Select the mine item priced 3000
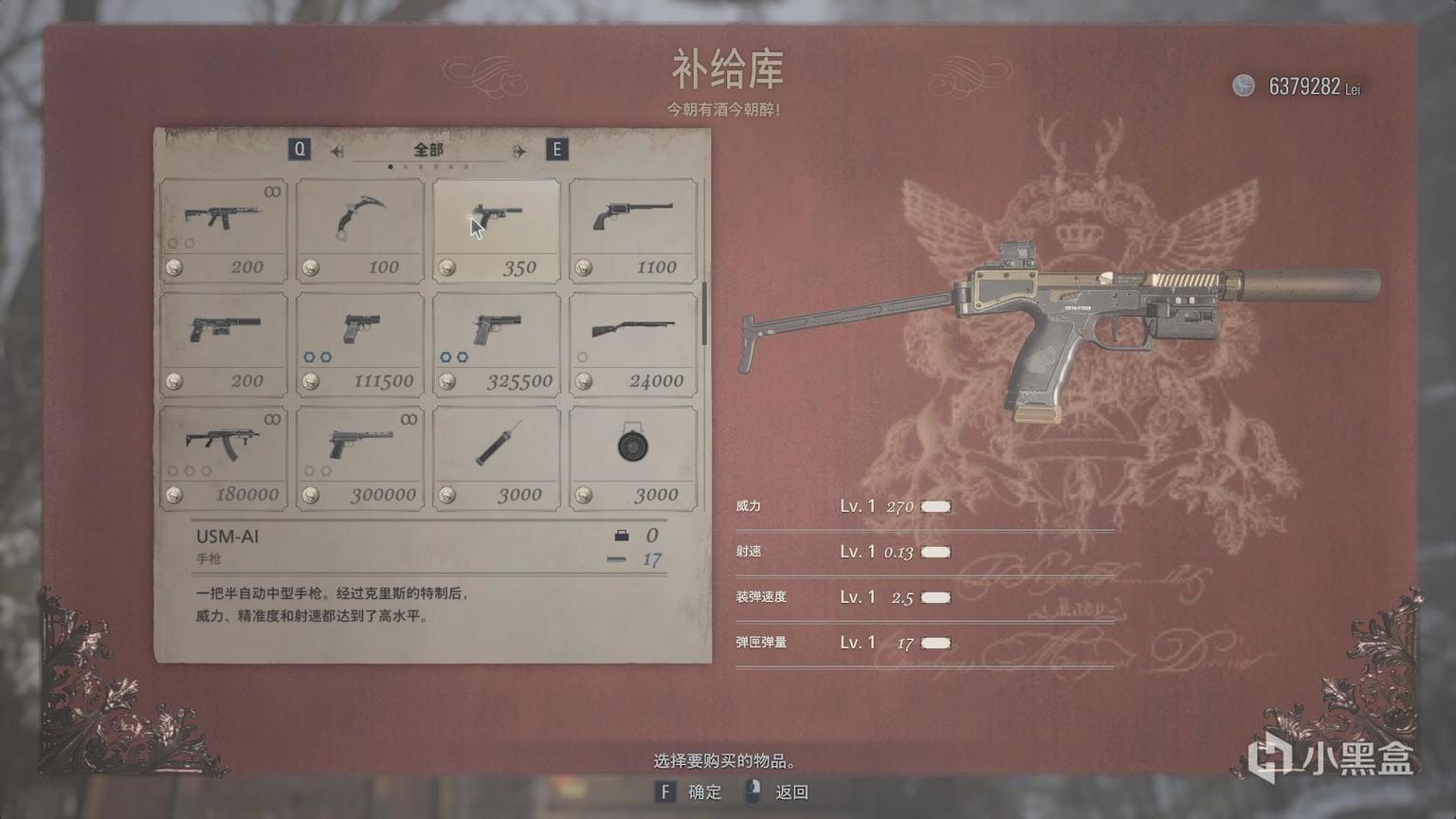The height and width of the screenshot is (819, 1456). pos(632,455)
